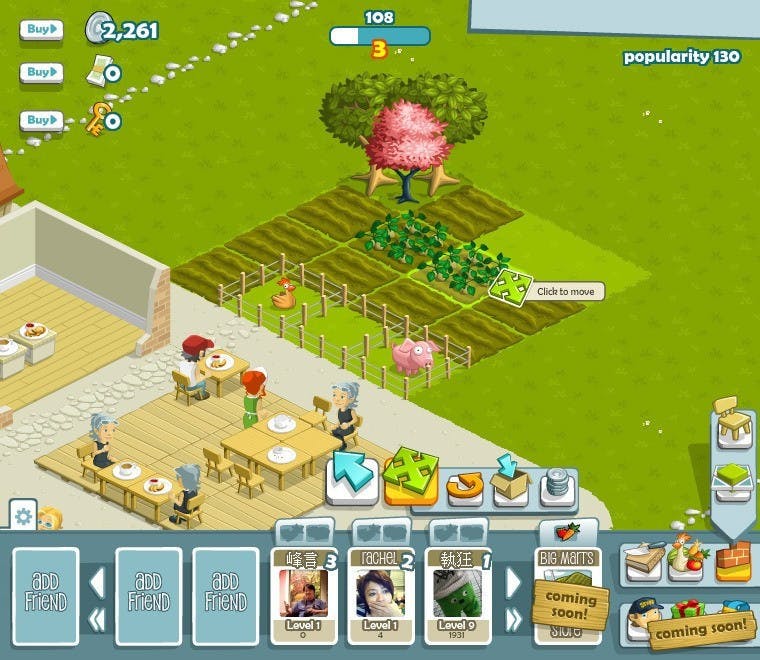The width and height of the screenshot is (760, 660).
Task: Choose the orange rotate arrow tool
Action: (x=465, y=486)
